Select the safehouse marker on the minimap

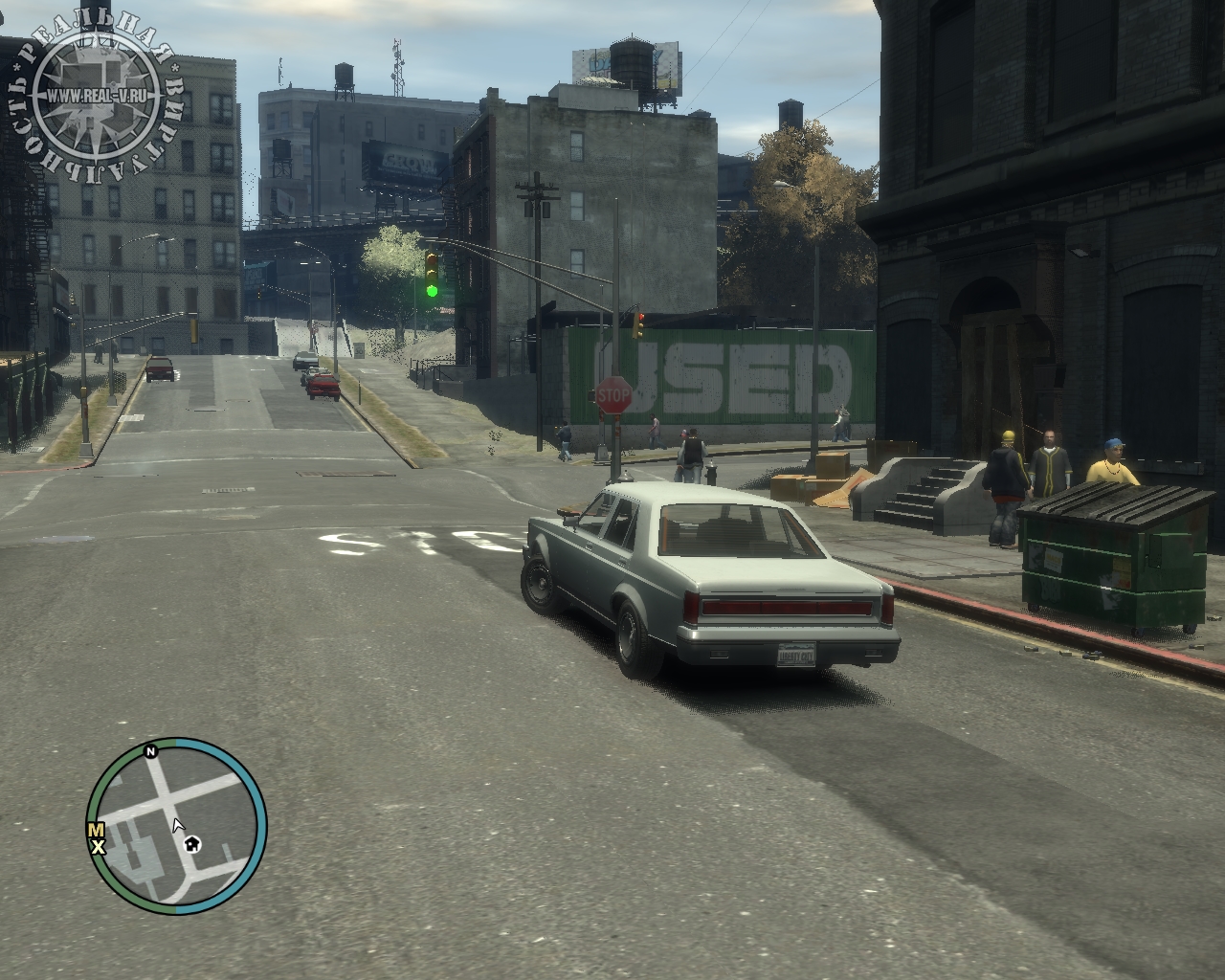pos(192,843)
